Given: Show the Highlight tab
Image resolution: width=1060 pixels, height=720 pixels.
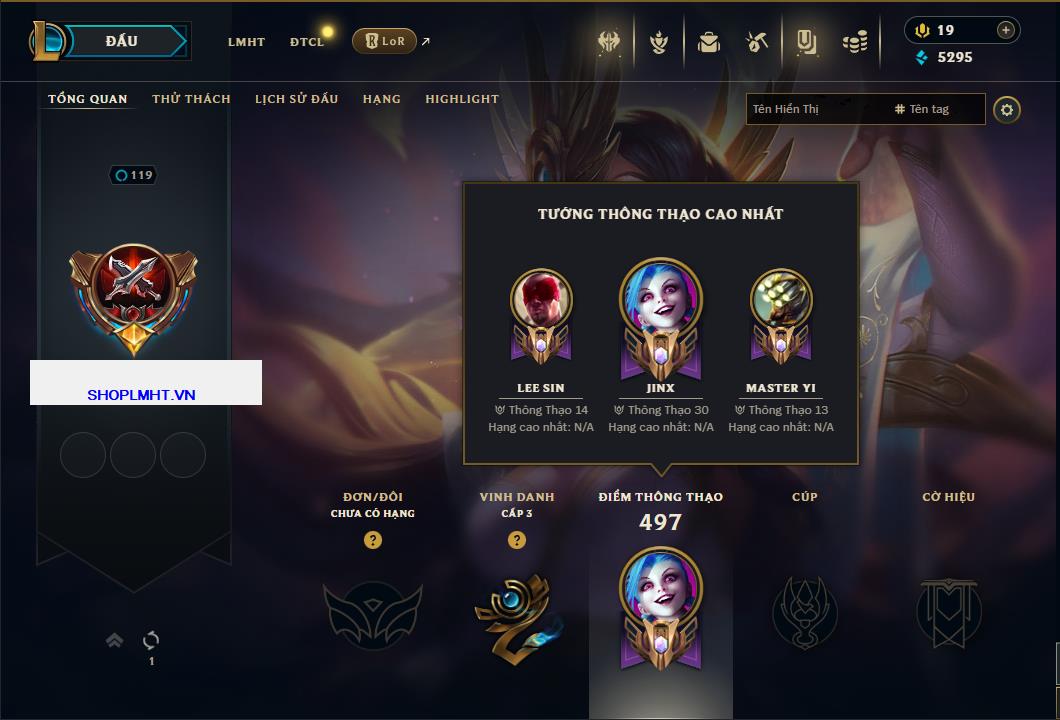Looking at the screenshot, I should coord(461,99).
